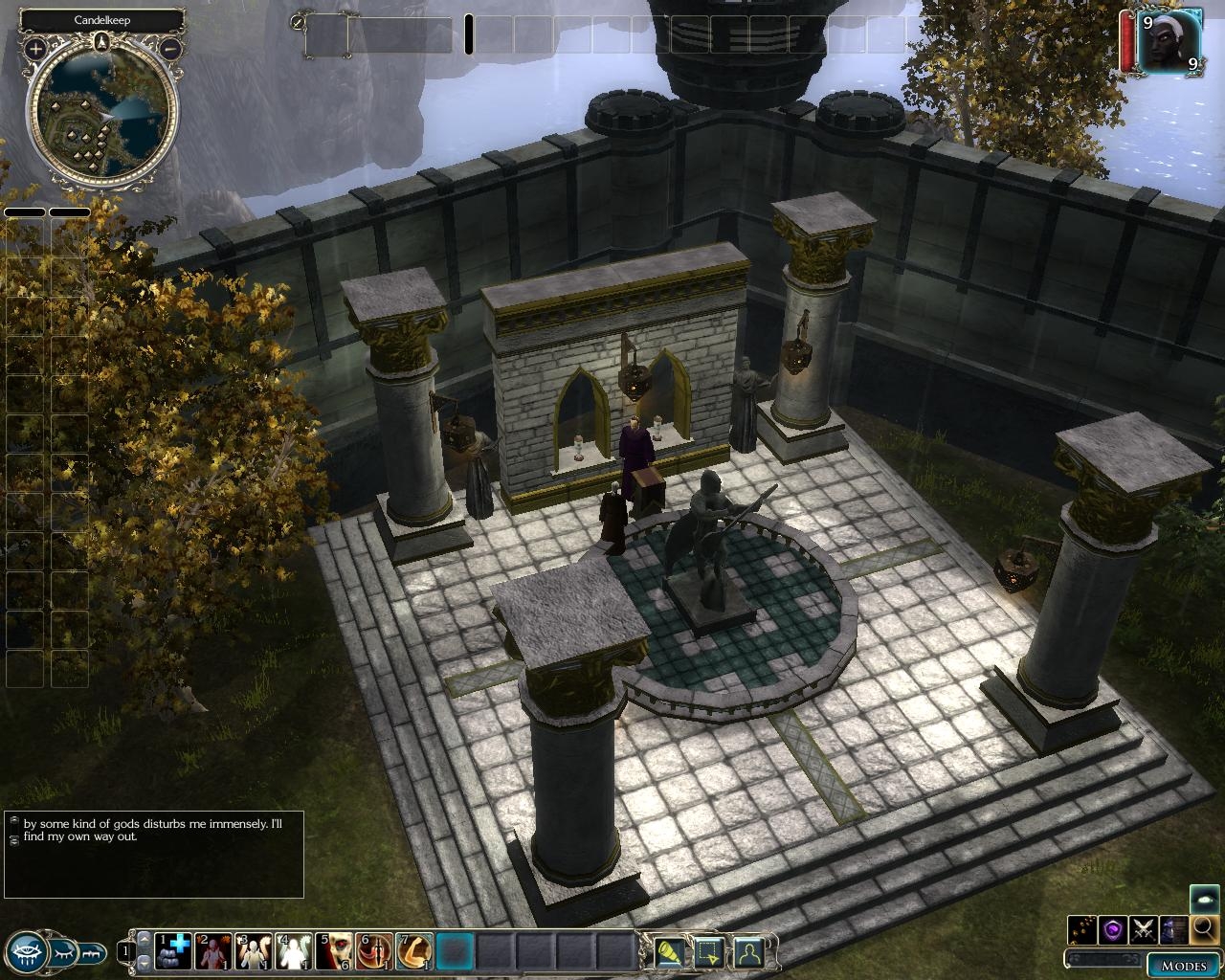Select the dark elf character portrait
This screenshot has height=980, width=1225.
point(1167,41)
